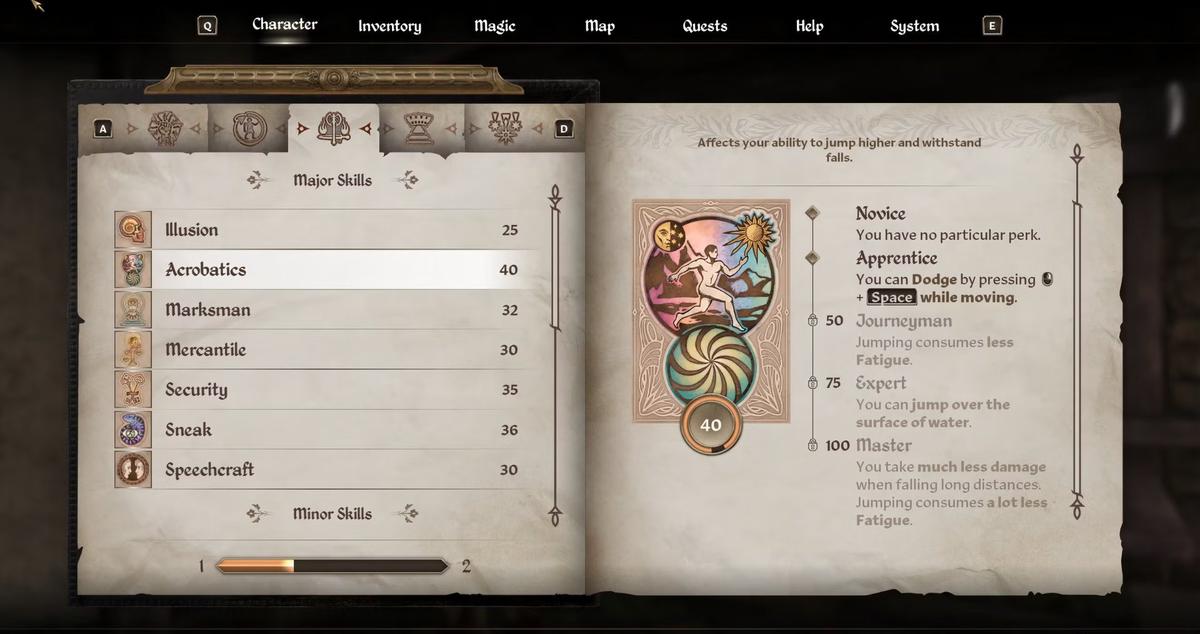Switch to the clenched fist tab
This screenshot has width=1200, height=634.
[165, 128]
